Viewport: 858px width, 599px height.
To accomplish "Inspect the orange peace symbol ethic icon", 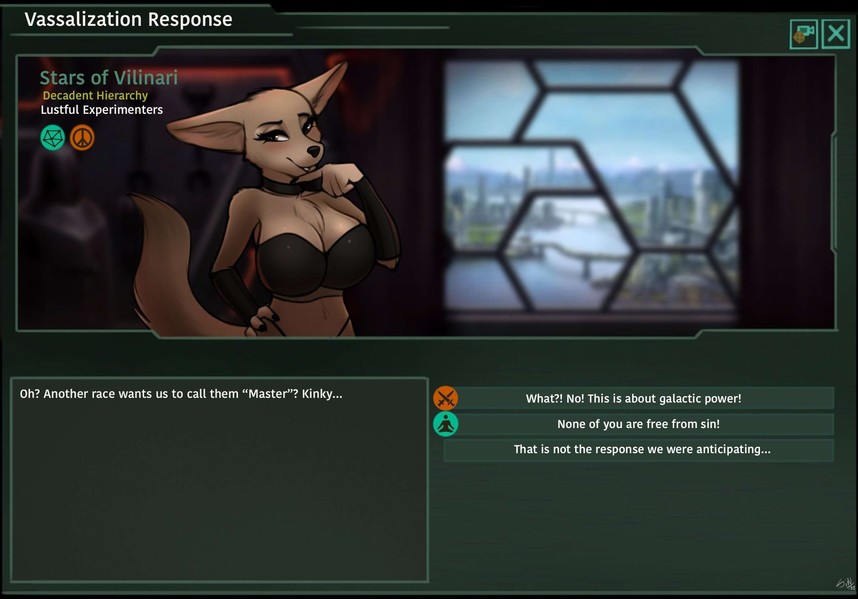I will point(82,137).
